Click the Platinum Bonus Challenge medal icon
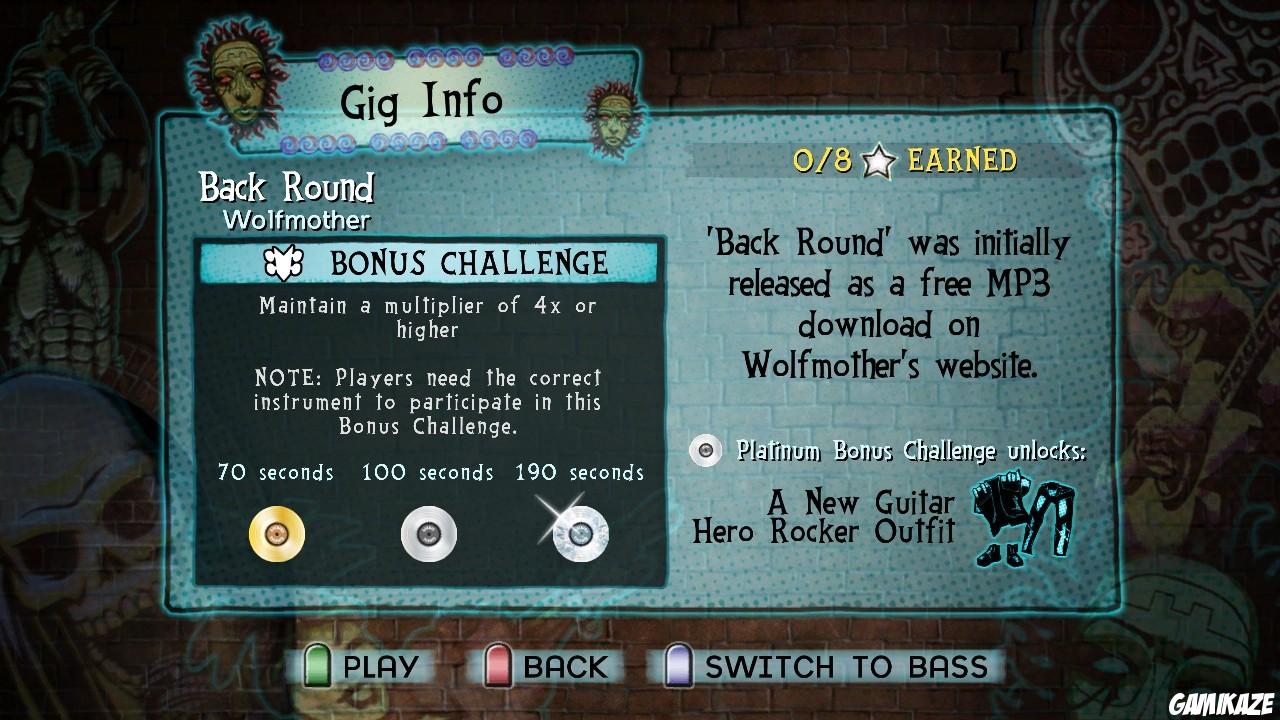The width and height of the screenshot is (1280, 720). pyautogui.click(x=705, y=450)
